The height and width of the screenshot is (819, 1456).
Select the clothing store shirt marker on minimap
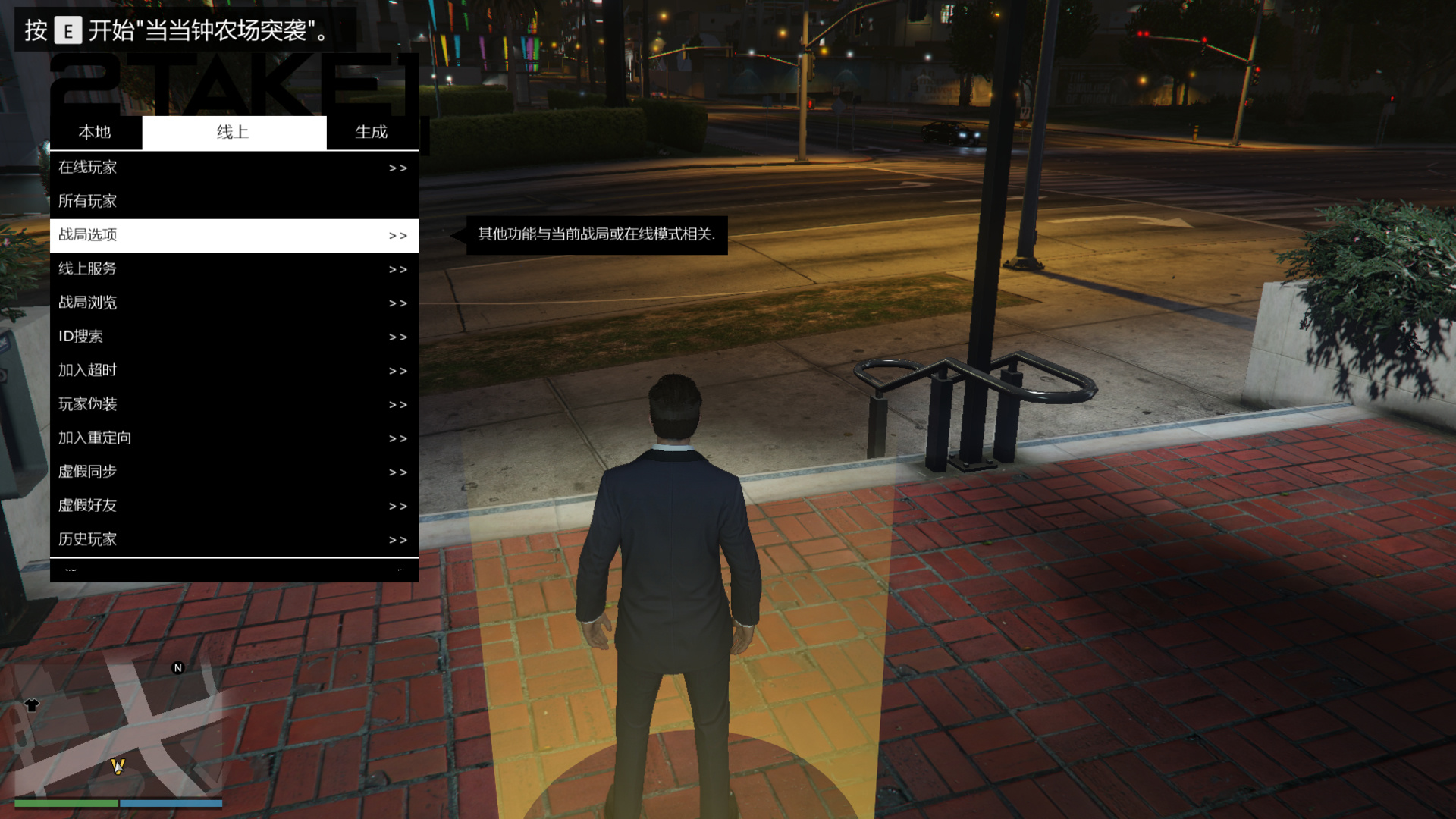(x=31, y=705)
